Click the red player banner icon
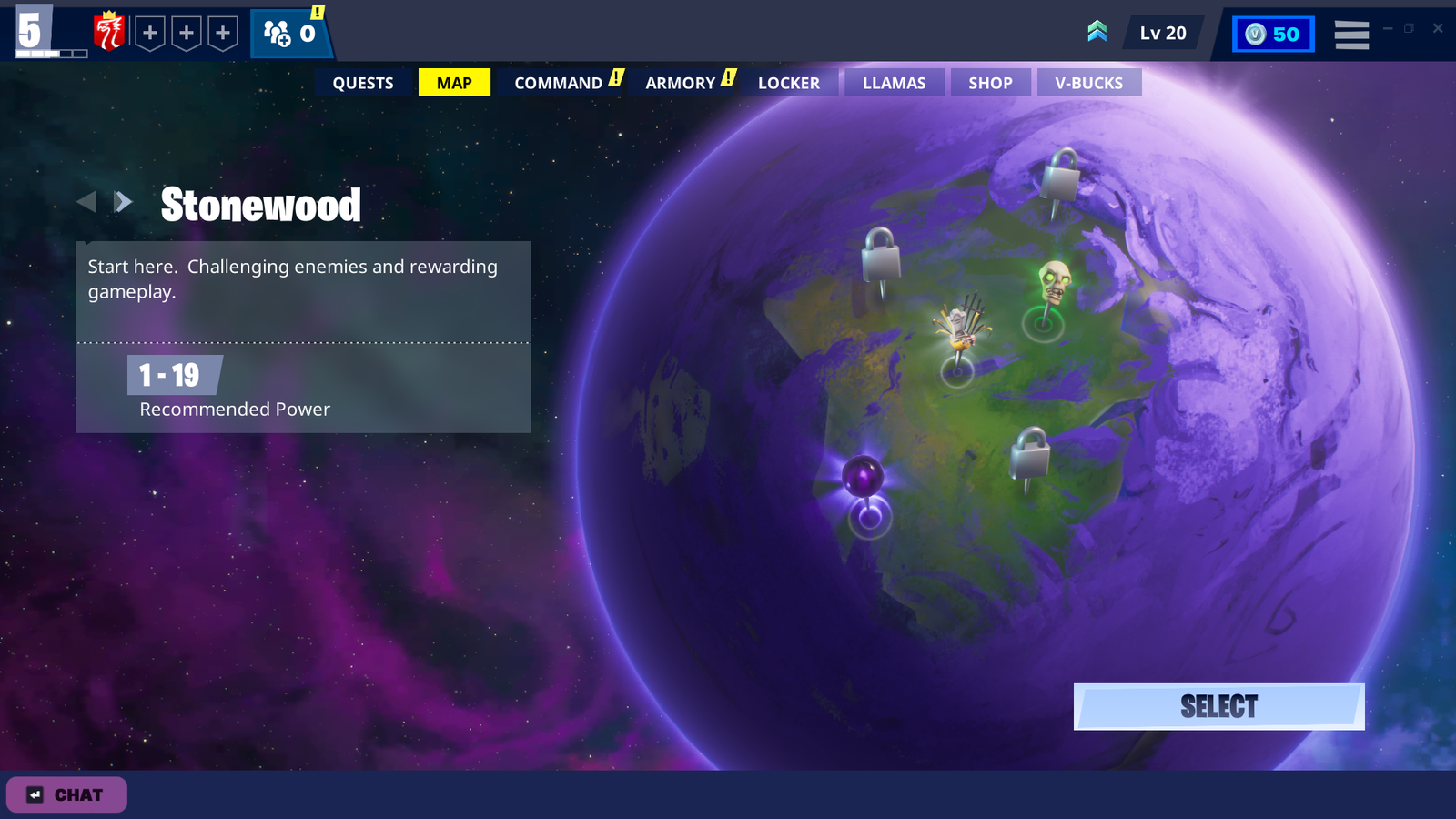The image size is (1456, 819). [109, 33]
